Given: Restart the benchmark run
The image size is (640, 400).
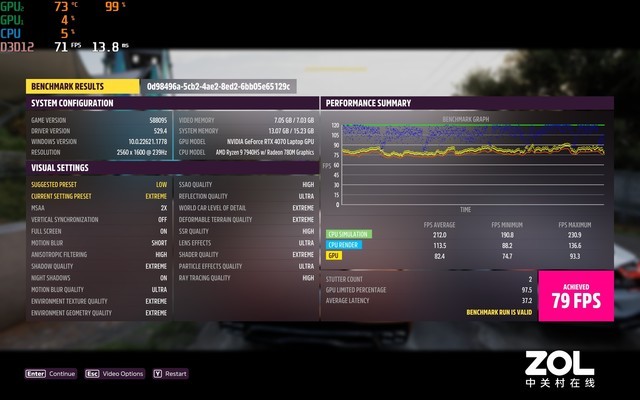Looking at the screenshot, I should [x=171, y=373].
